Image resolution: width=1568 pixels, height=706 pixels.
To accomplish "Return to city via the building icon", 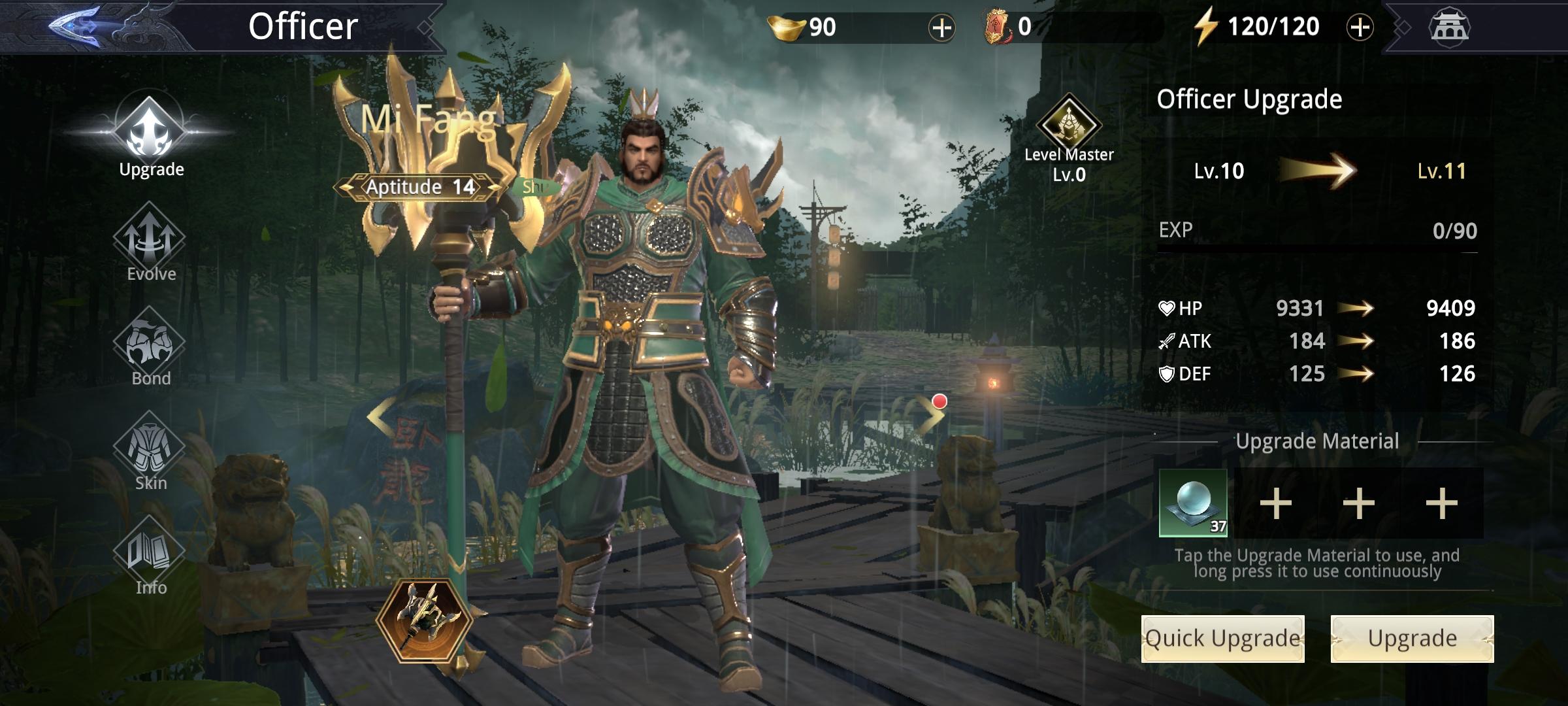I will 1449,27.
